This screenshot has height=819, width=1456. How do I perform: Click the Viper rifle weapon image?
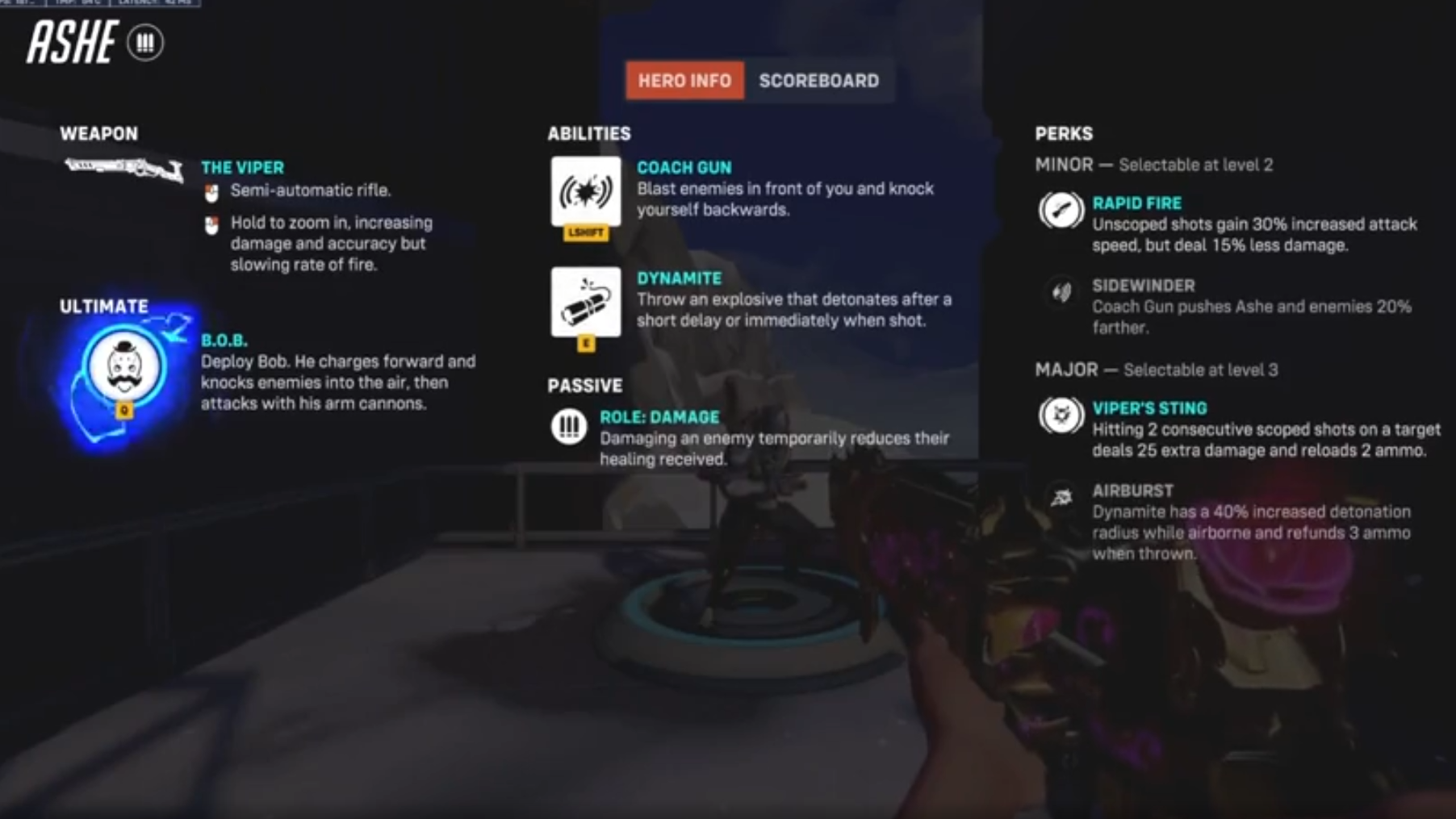pos(121,168)
